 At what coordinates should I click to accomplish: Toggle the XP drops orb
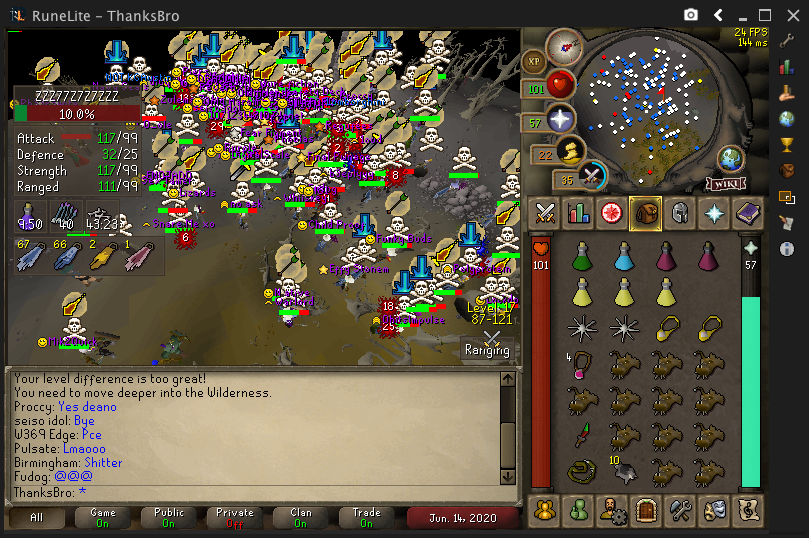point(533,62)
